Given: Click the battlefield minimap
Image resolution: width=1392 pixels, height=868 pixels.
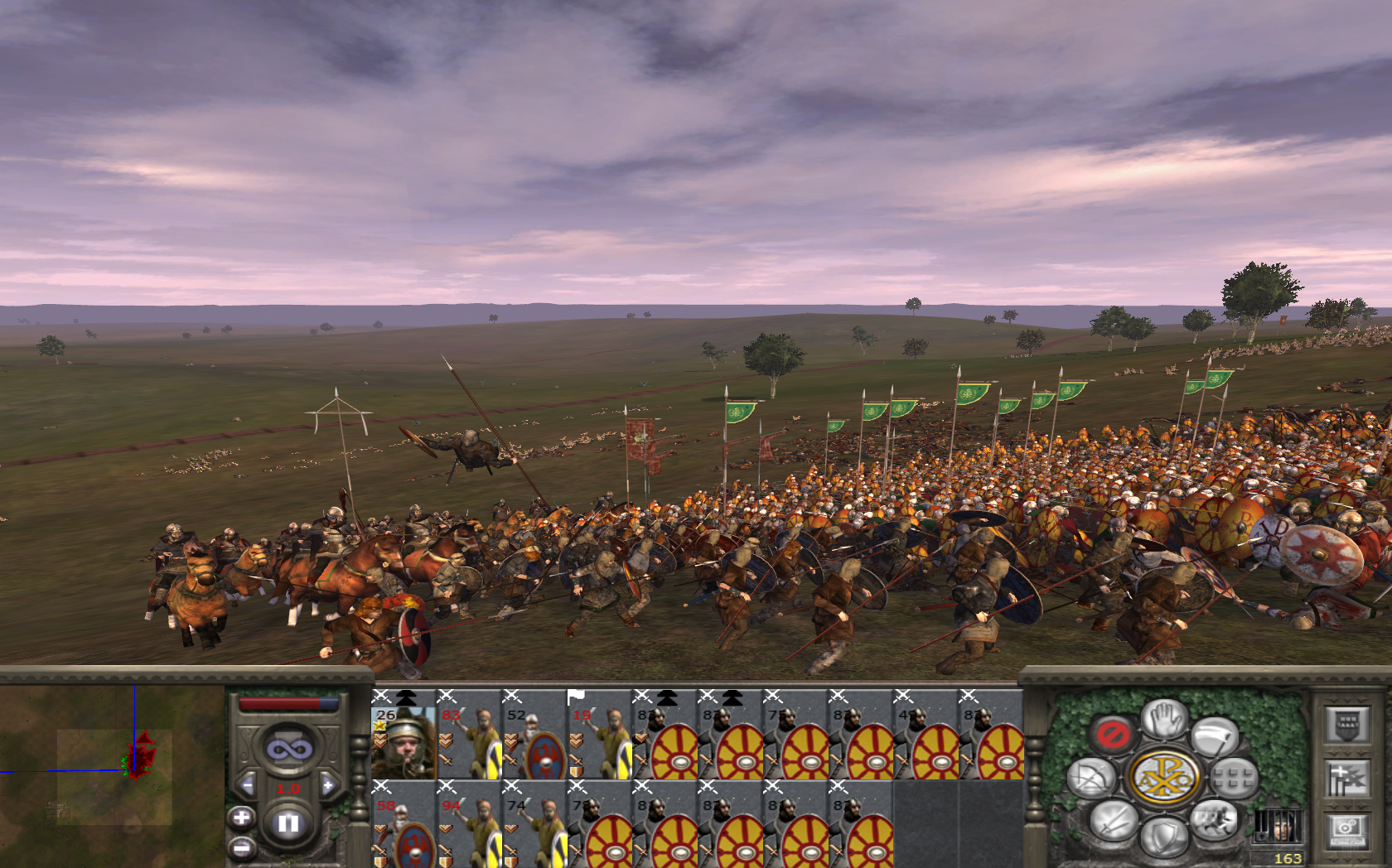Looking at the screenshot, I should coord(112,774).
